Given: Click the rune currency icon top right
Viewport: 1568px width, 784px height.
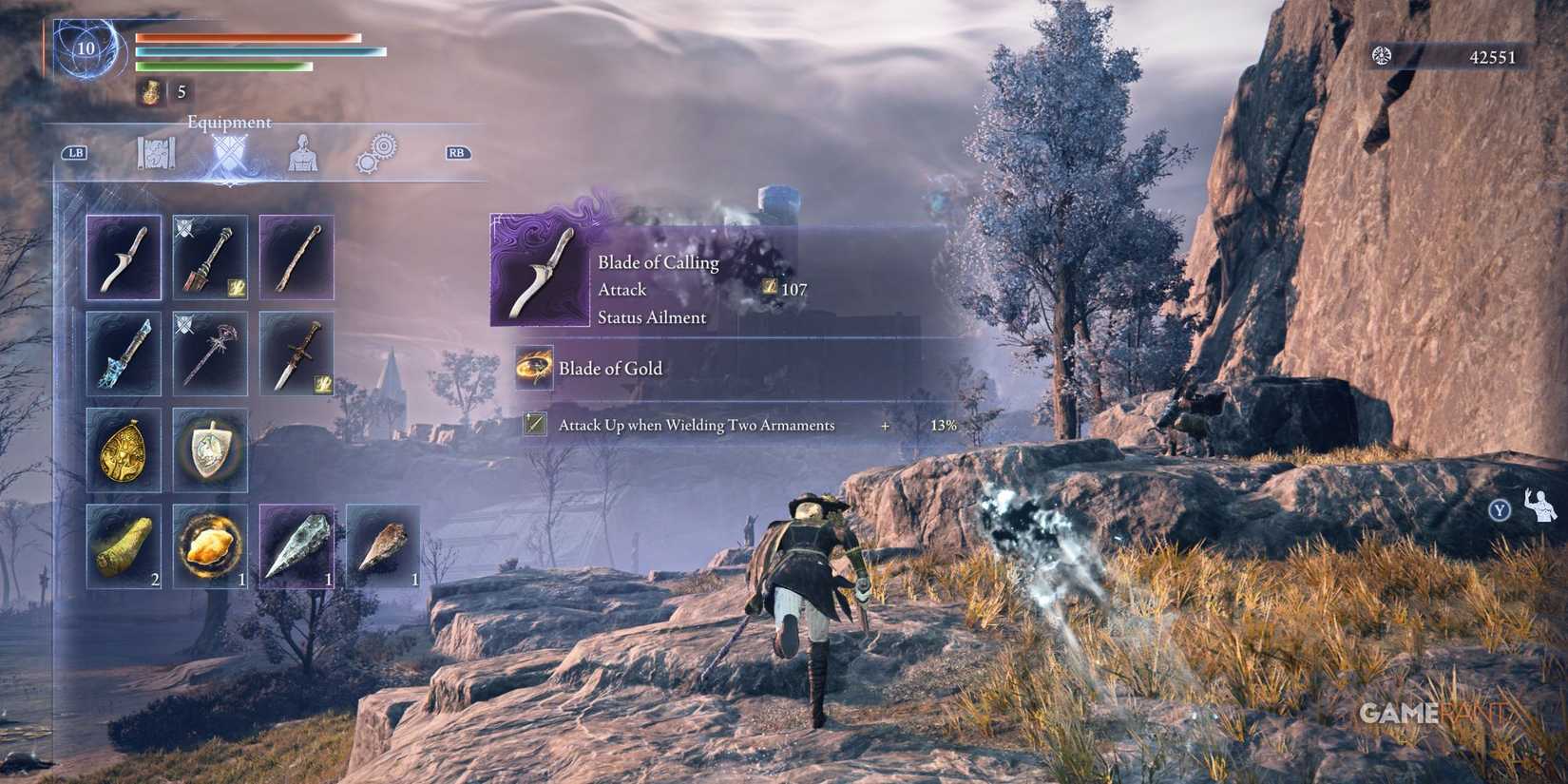Looking at the screenshot, I should 1380,56.
